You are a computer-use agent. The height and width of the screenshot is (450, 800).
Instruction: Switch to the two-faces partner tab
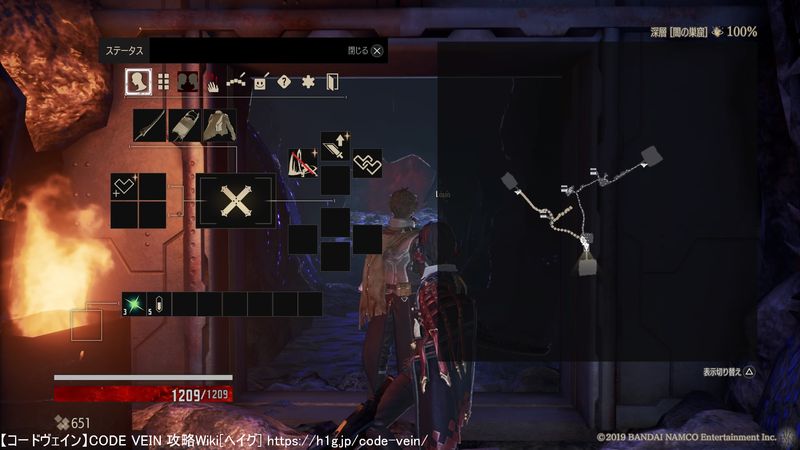(x=187, y=82)
